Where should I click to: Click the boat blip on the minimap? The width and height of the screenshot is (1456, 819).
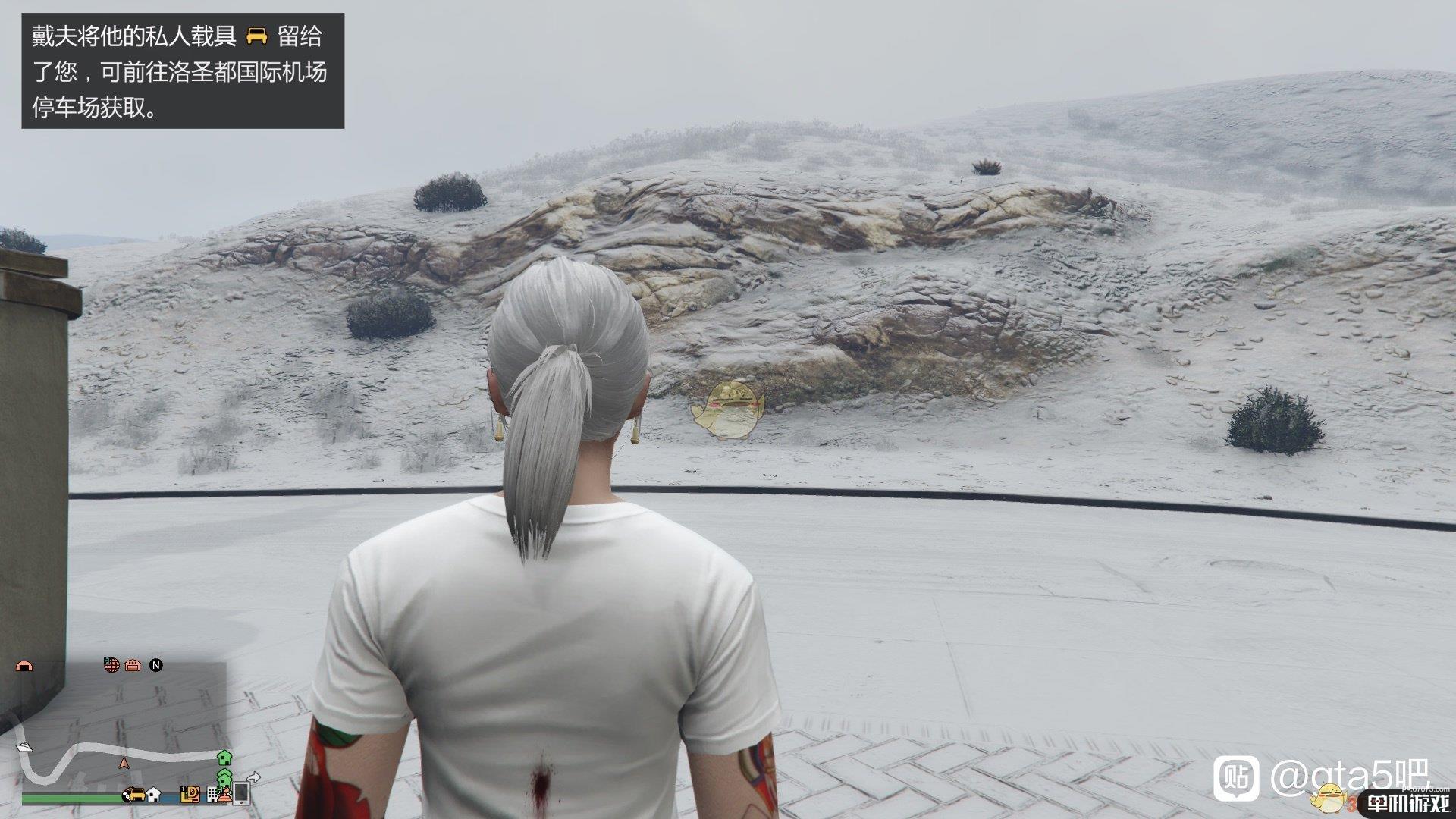[x=24, y=748]
